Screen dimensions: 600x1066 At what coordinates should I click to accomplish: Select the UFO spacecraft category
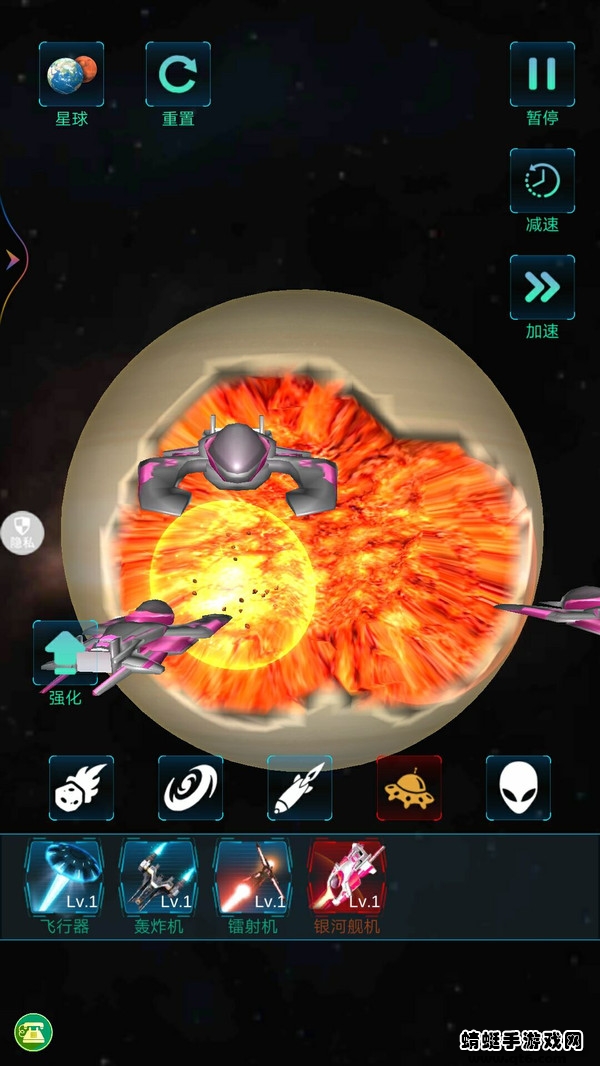(409, 788)
